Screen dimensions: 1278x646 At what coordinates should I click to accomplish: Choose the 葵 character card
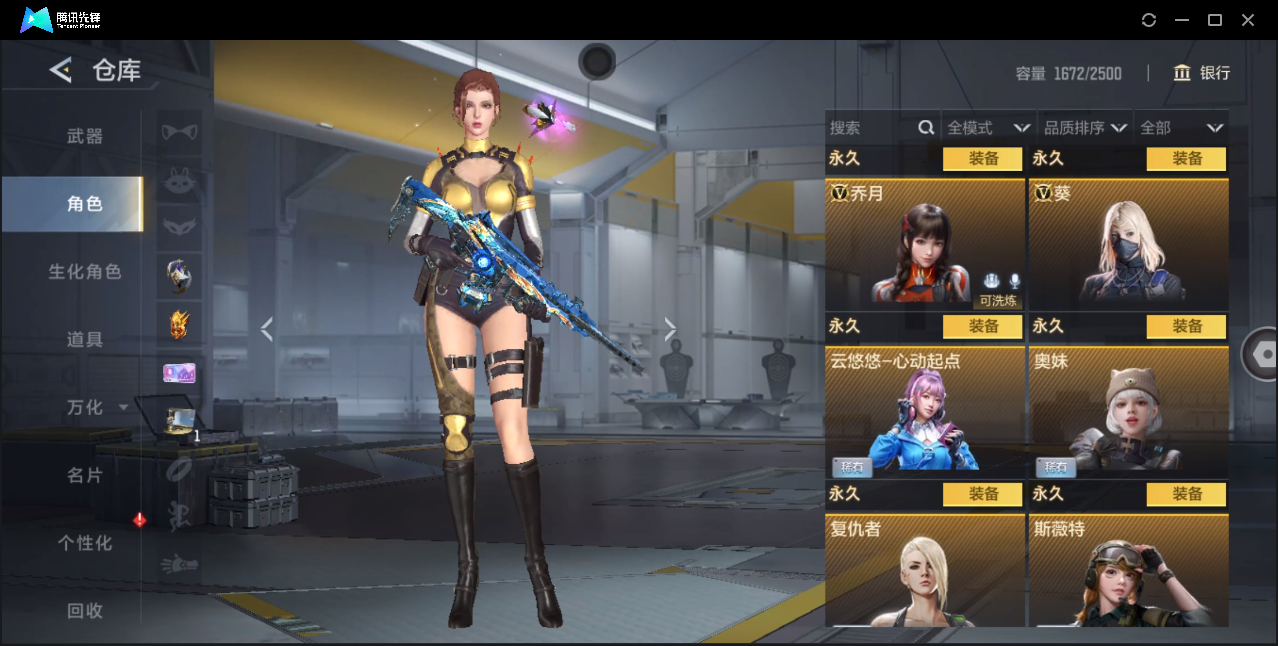[1129, 244]
